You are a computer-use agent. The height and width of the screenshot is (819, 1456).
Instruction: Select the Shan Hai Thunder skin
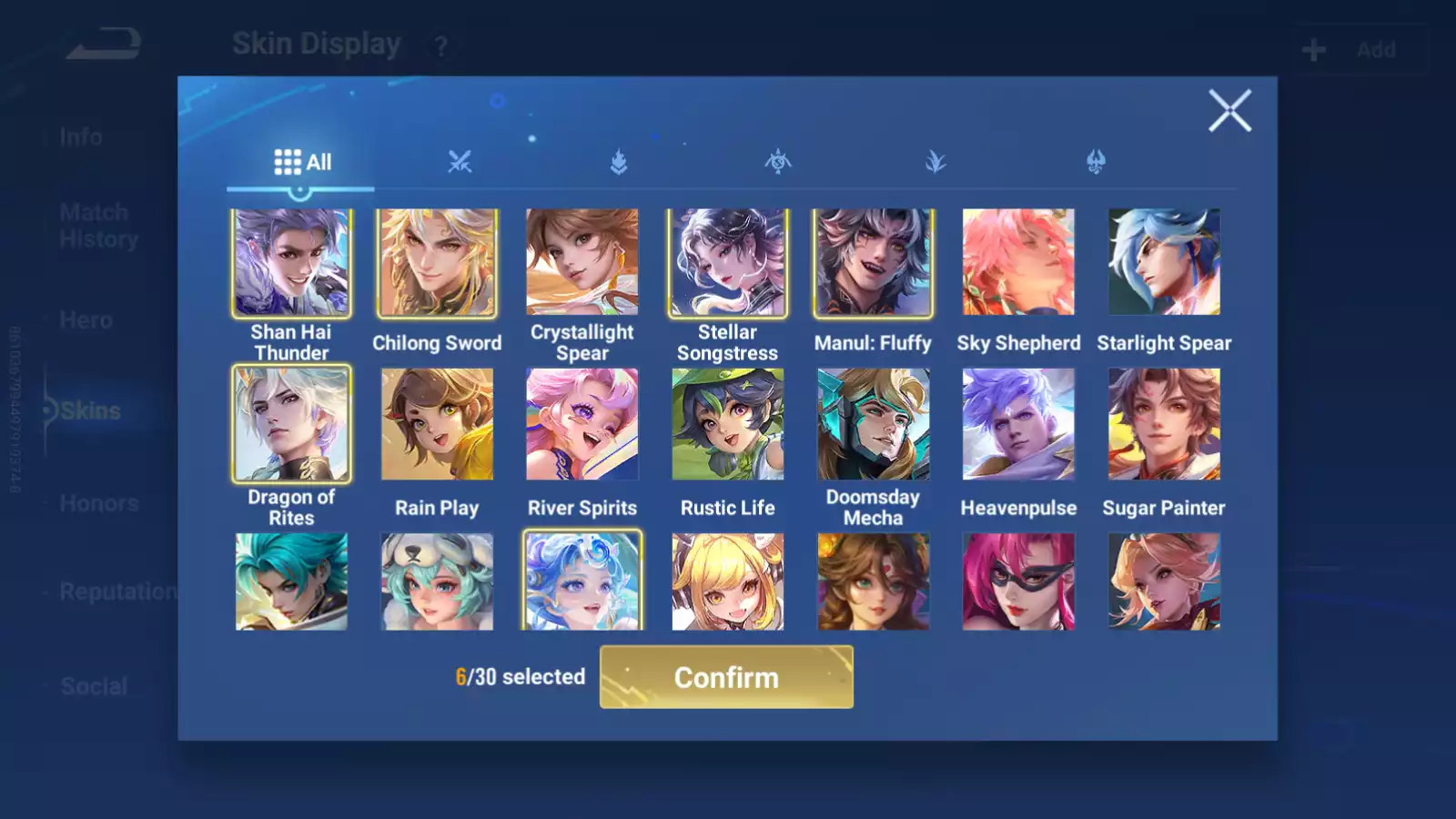[291, 263]
